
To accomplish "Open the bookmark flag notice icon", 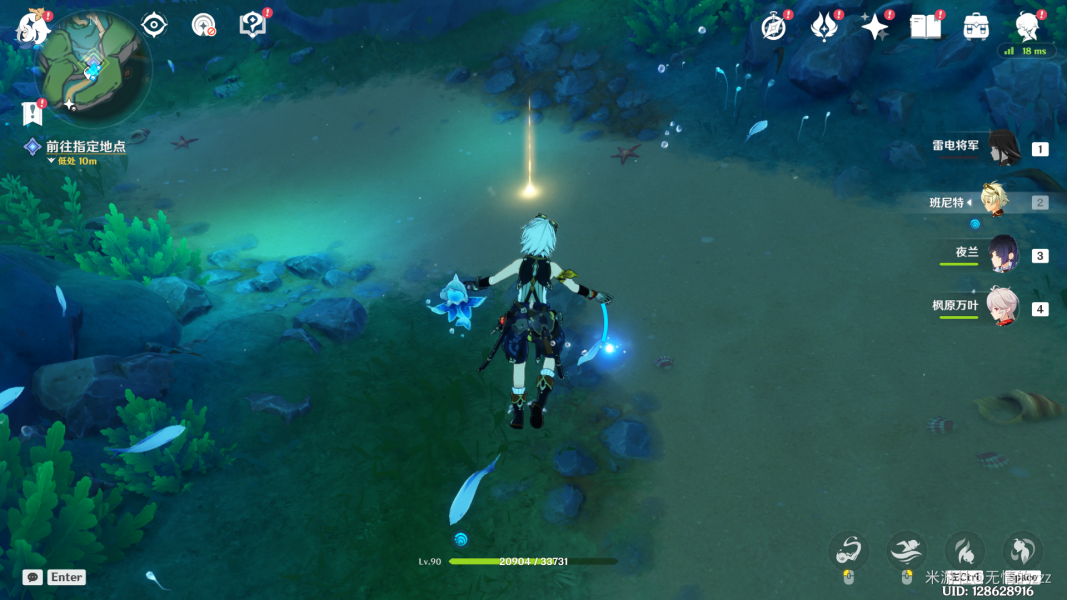I will [30, 113].
